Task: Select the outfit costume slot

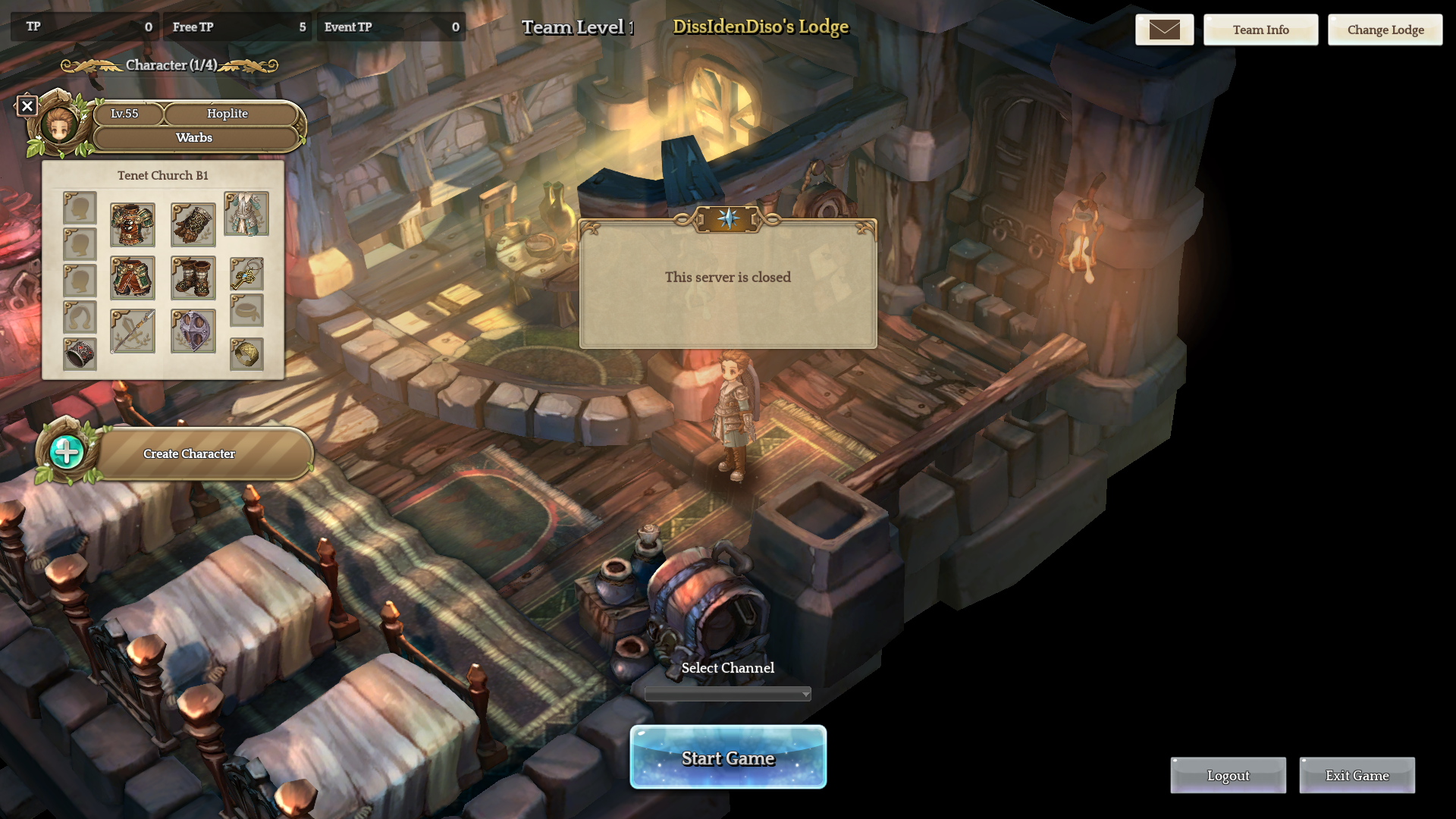Action: pyautogui.click(x=246, y=213)
